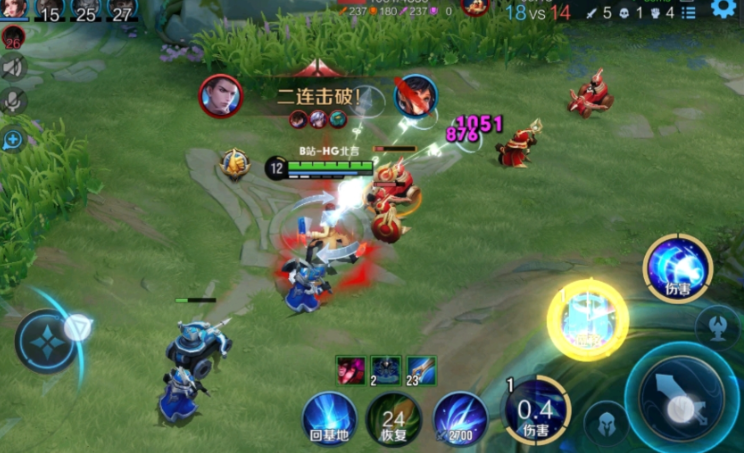Viewport: 744px width, 453px height.
Task: Open the gear settings menu
Action: coord(722,9)
